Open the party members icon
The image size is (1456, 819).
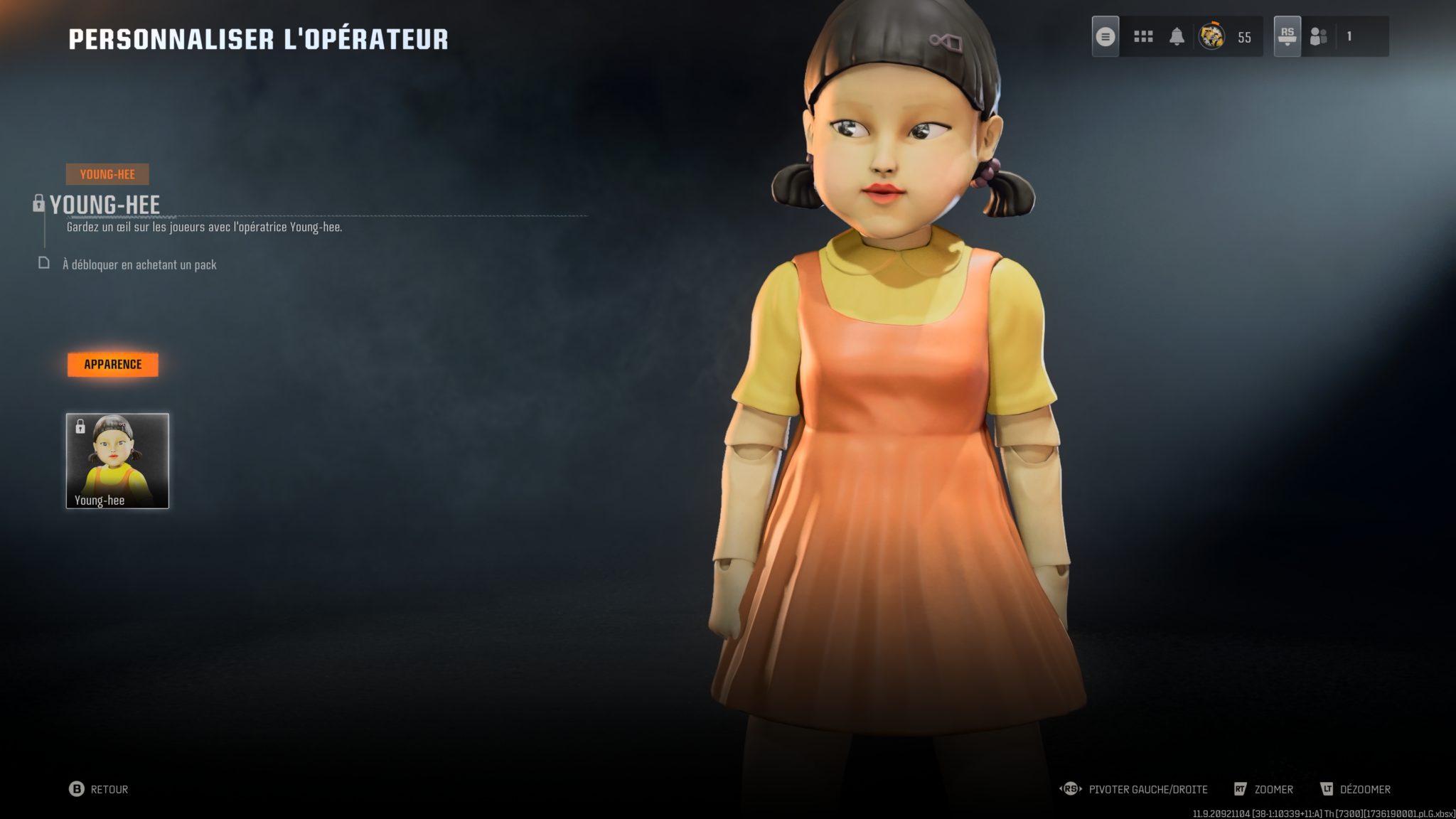1319,36
